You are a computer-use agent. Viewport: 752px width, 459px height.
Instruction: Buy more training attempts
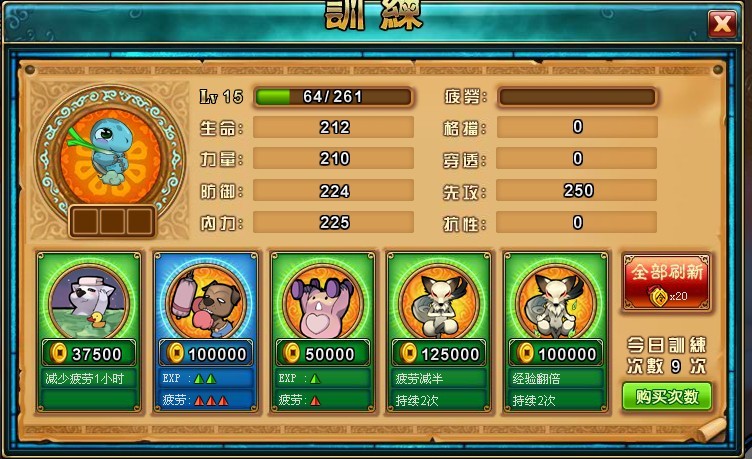(x=666, y=396)
